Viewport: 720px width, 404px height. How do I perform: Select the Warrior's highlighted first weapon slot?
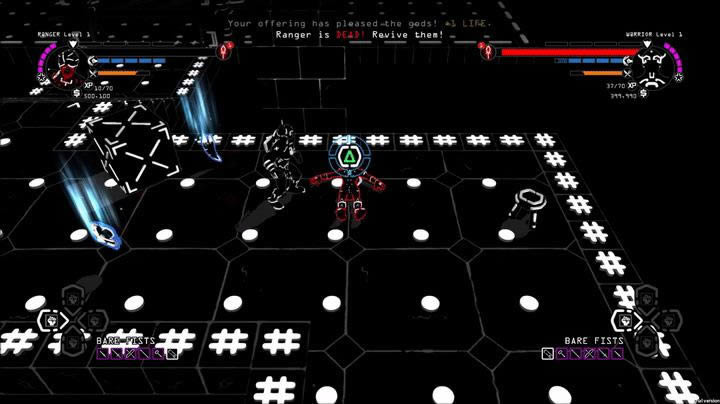click(548, 353)
